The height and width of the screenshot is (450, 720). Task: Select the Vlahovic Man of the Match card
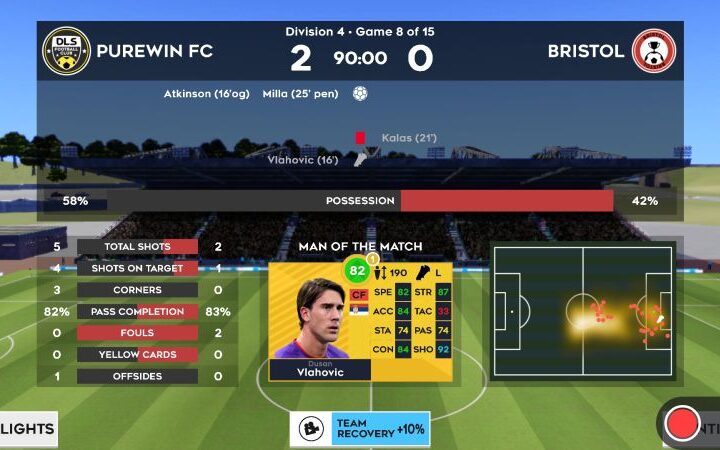(x=360, y=320)
